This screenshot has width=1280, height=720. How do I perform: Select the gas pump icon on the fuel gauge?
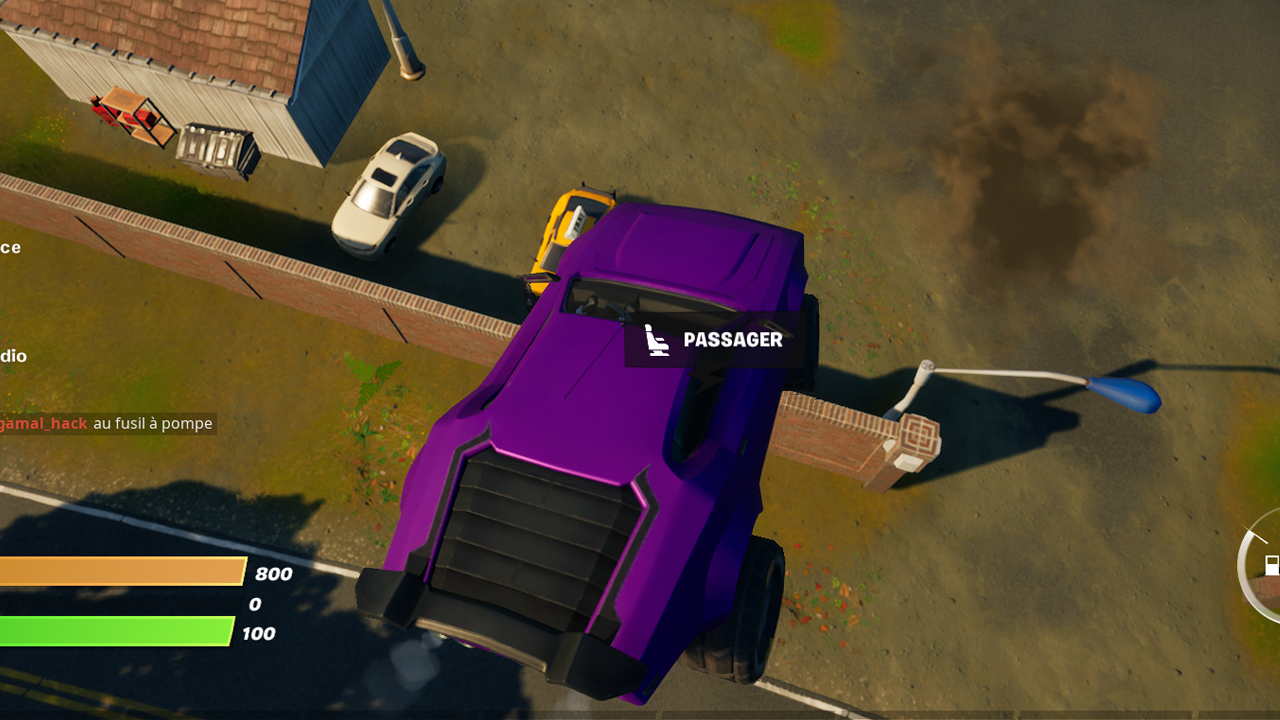(1273, 564)
